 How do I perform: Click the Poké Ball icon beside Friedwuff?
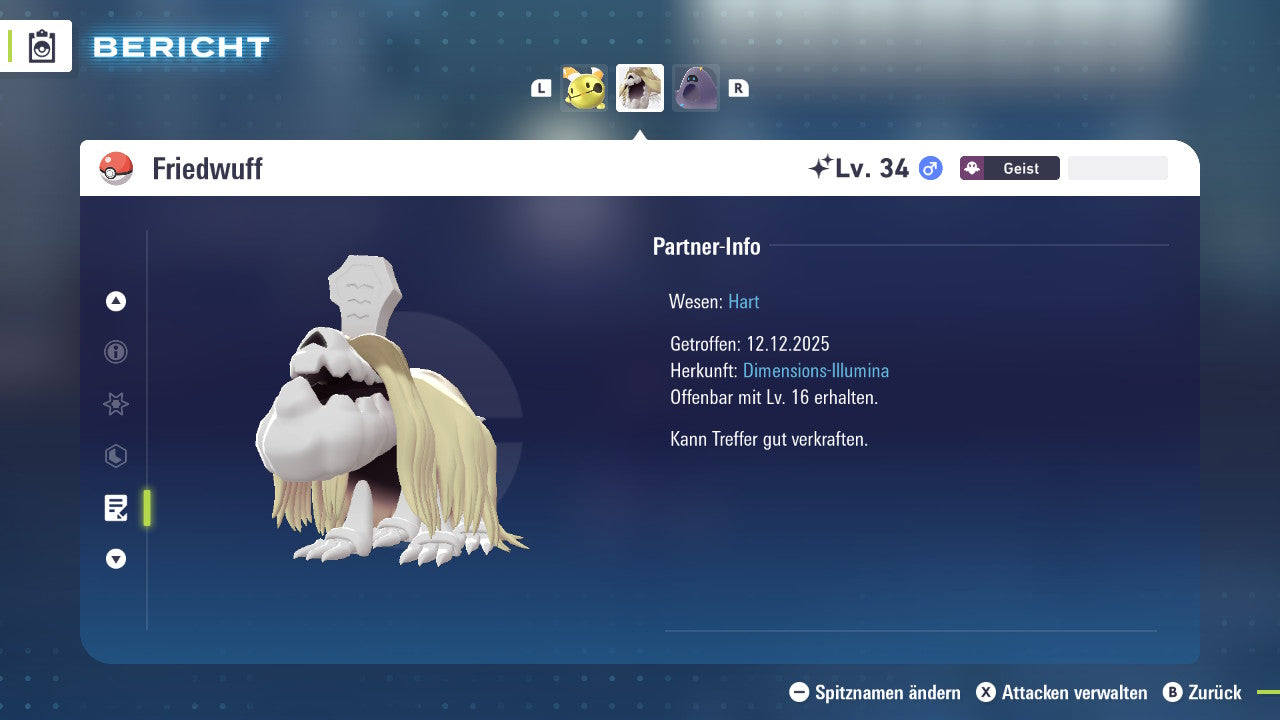(116, 168)
